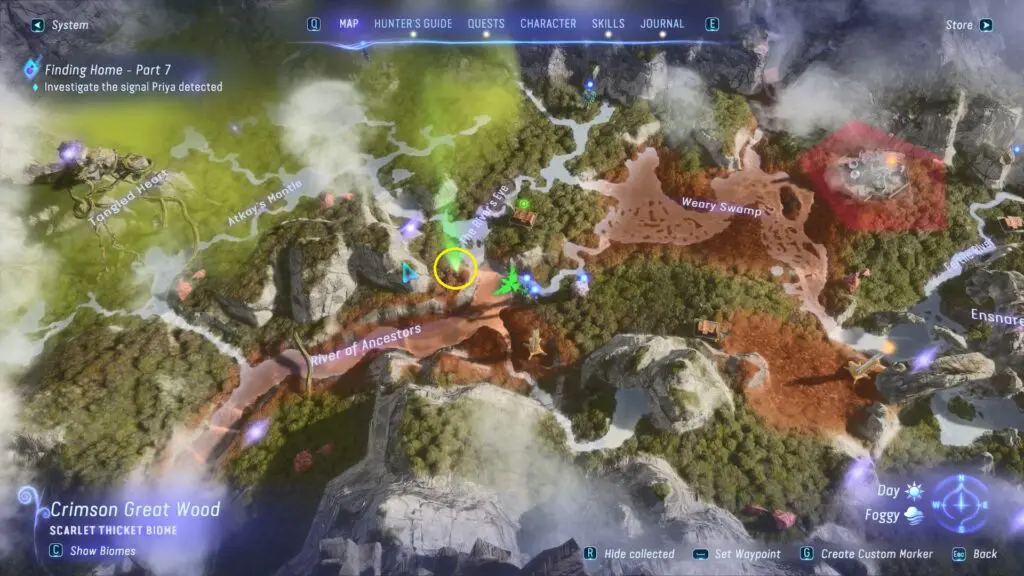This screenshot has width=1024, height=576.
Task: Select the Map tab
Action: [349, 24]
